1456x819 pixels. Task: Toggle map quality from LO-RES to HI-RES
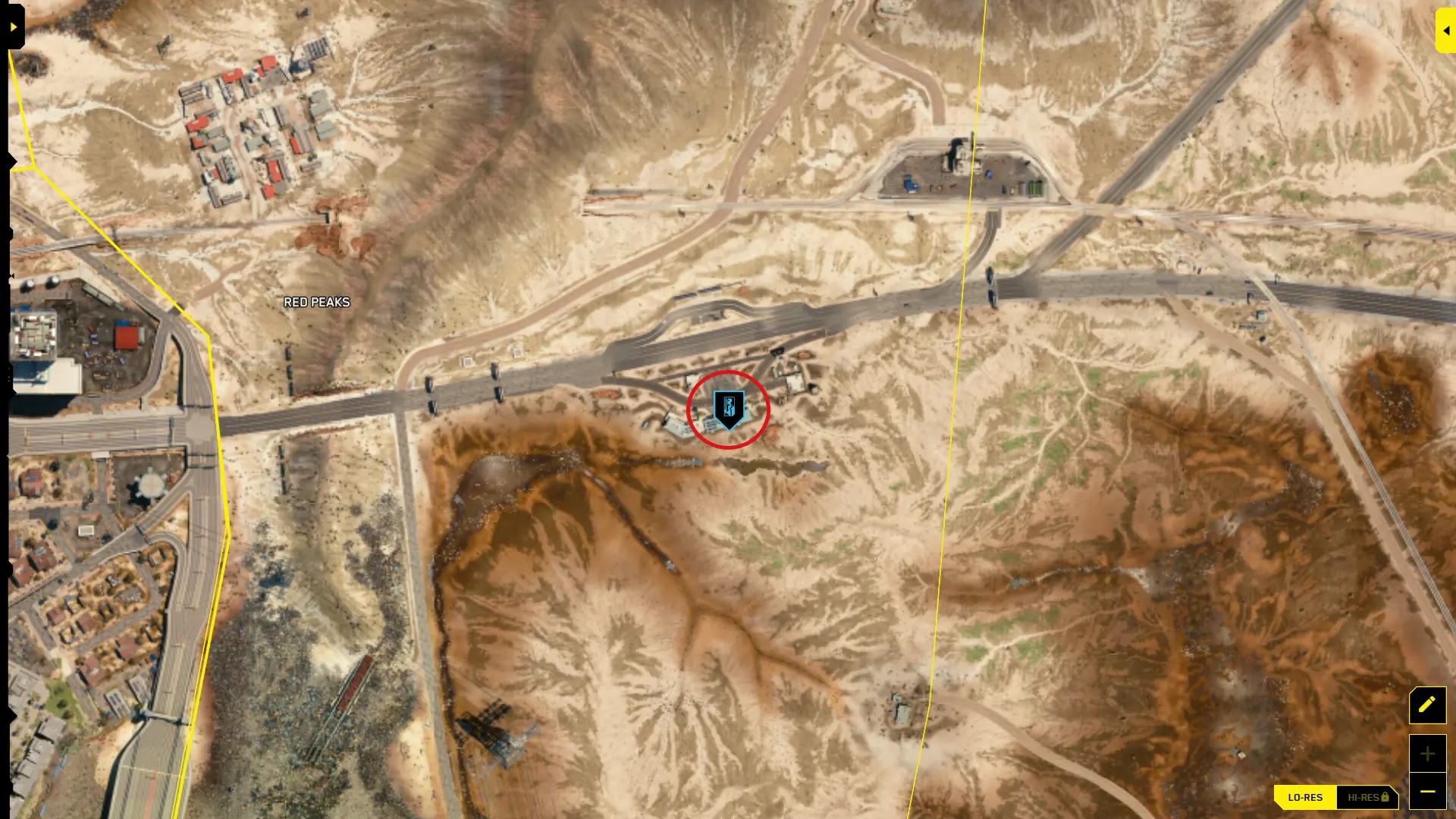[x=1365, y=797]
